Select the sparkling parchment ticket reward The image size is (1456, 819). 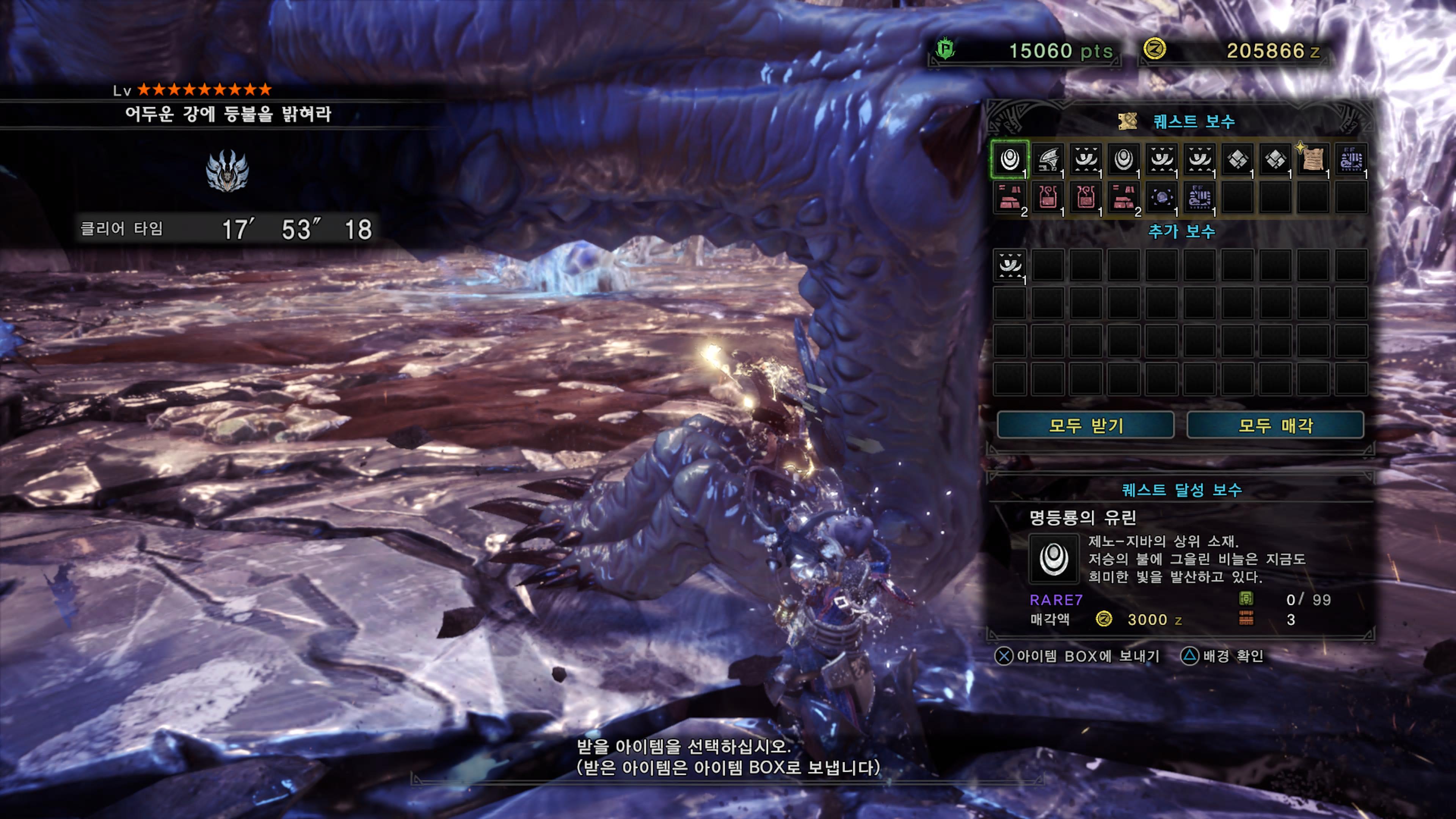1312,159
